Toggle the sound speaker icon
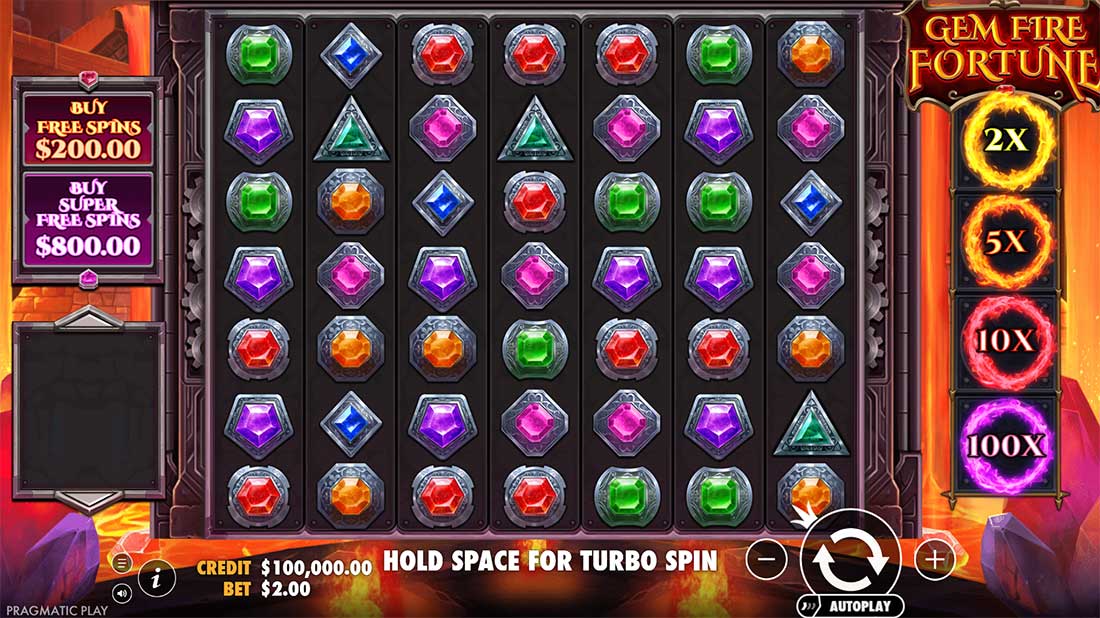Screen dimensions: 1100x618 click(x=122, y=592)
